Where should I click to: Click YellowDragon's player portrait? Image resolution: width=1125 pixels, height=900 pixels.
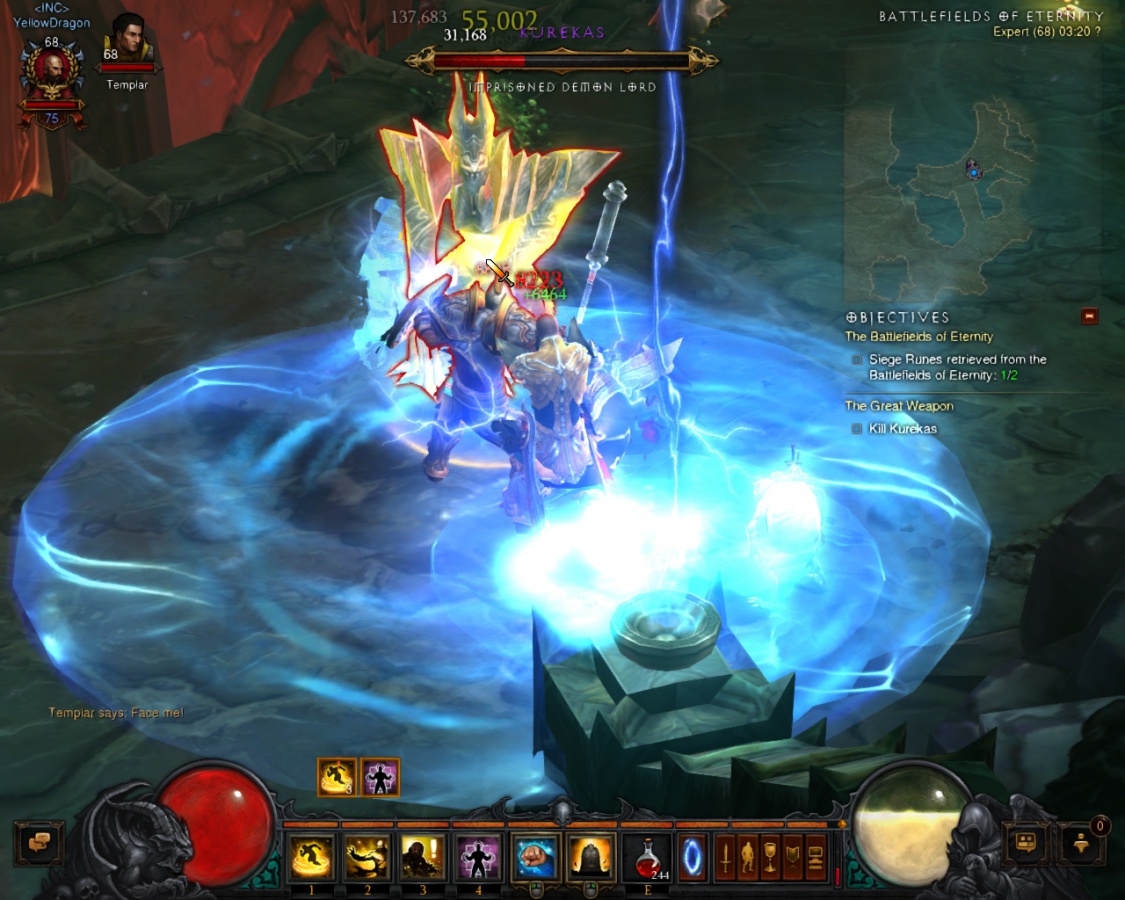pyautogui.click(x=51, y=71)
